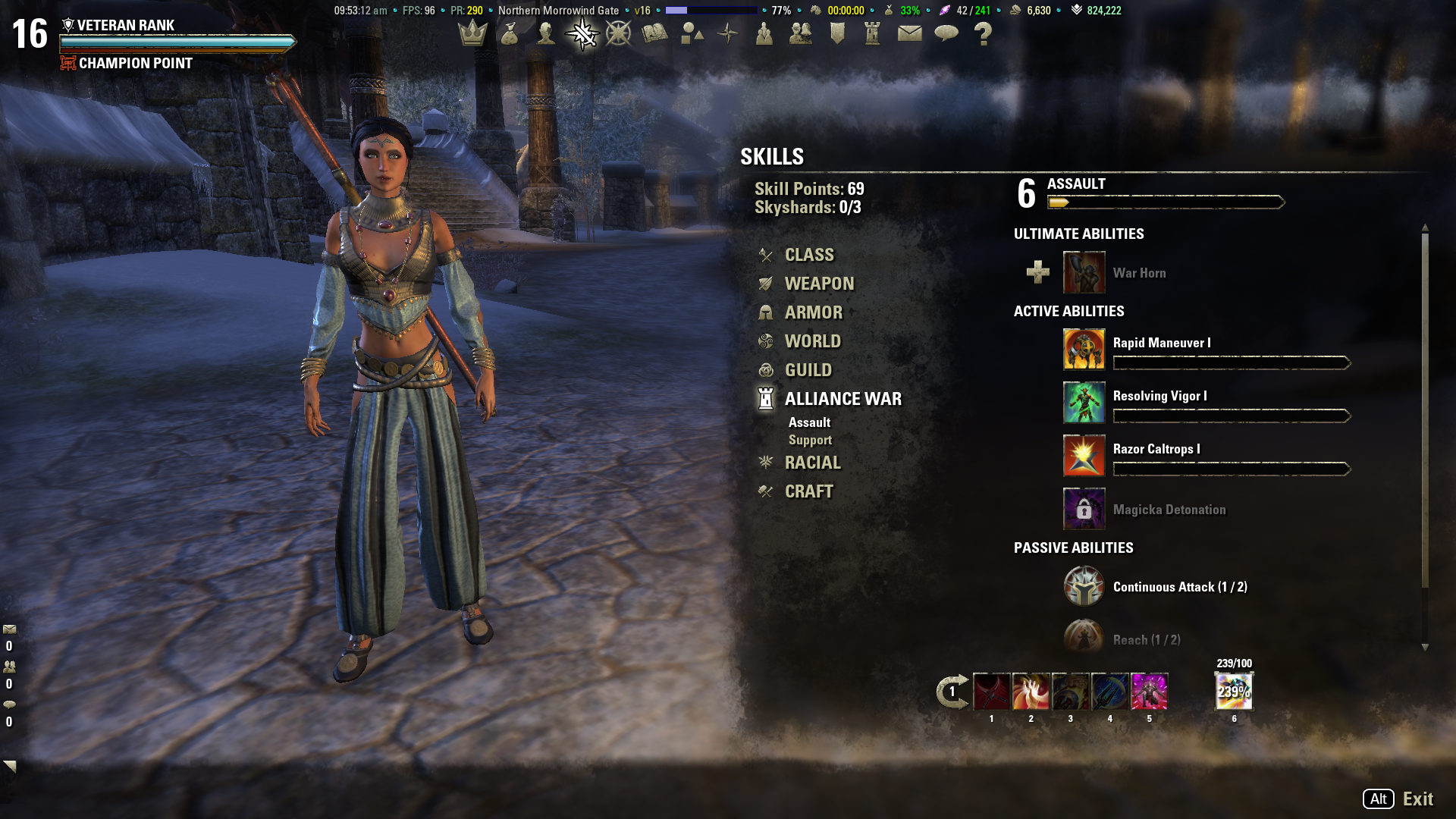Open the Journal book
This screenshot has width=1456, height=819.
[x=656, y=34]
